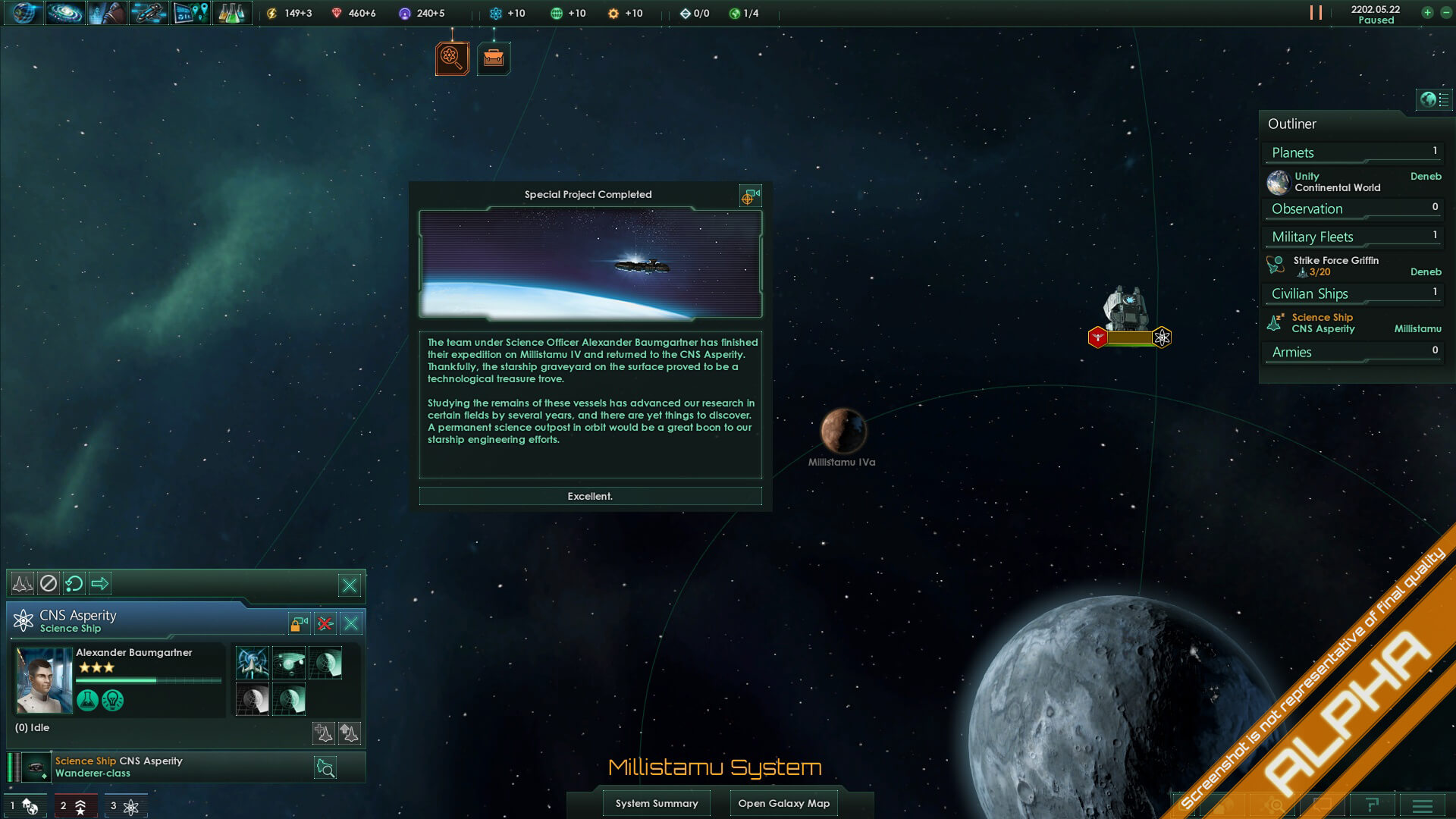Disband the ship with red X icon

click(325, 623)
